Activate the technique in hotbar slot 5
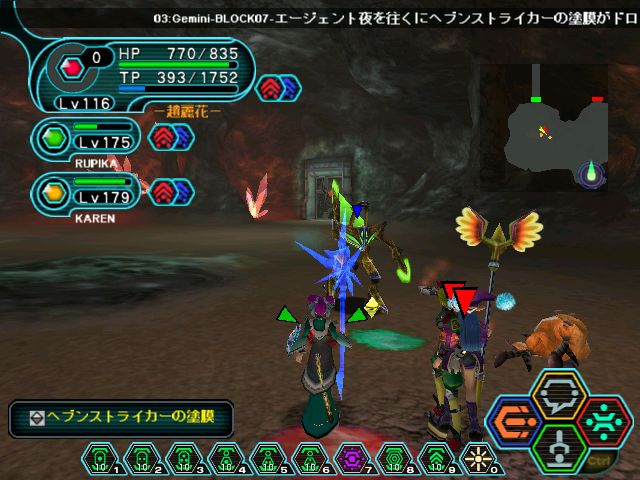 (267, 459)
